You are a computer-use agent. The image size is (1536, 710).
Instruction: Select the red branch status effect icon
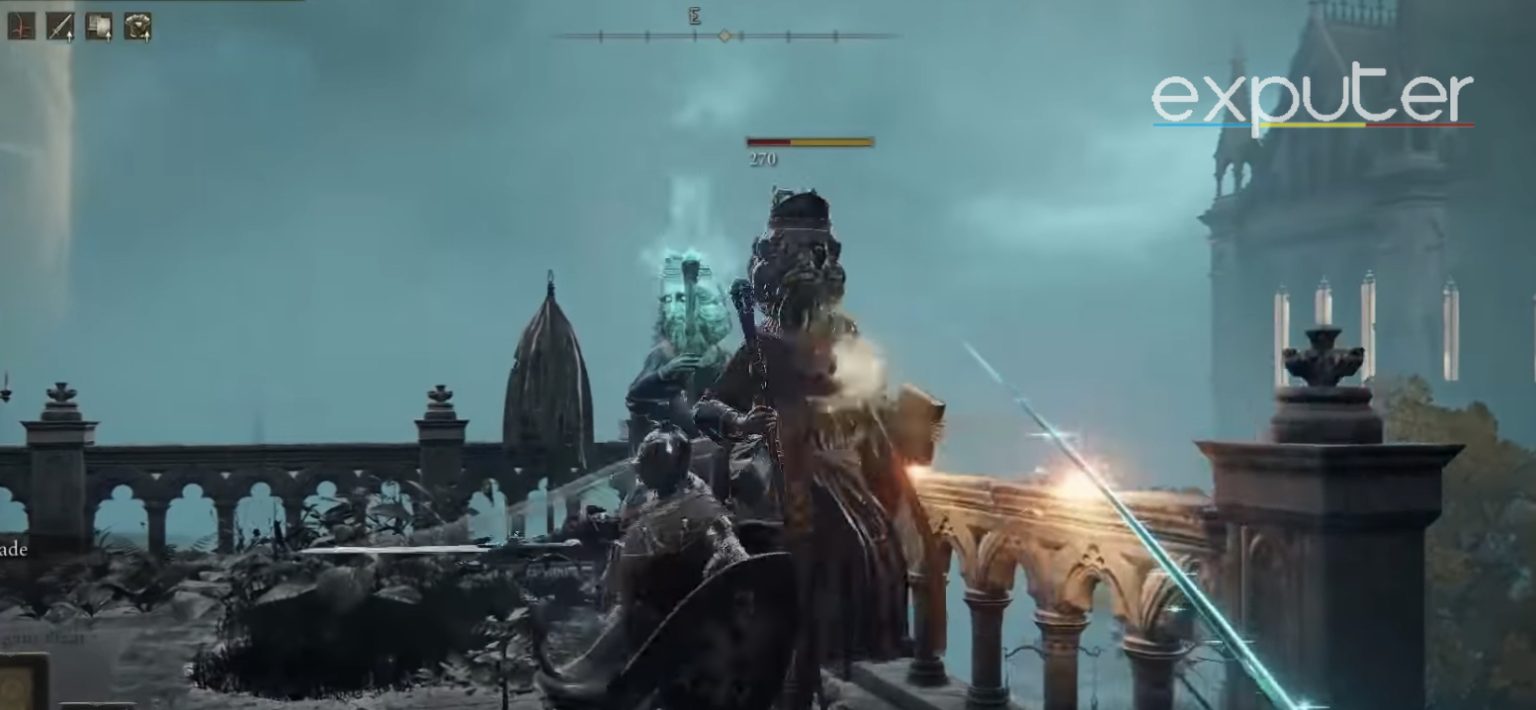tap(21, 26)
